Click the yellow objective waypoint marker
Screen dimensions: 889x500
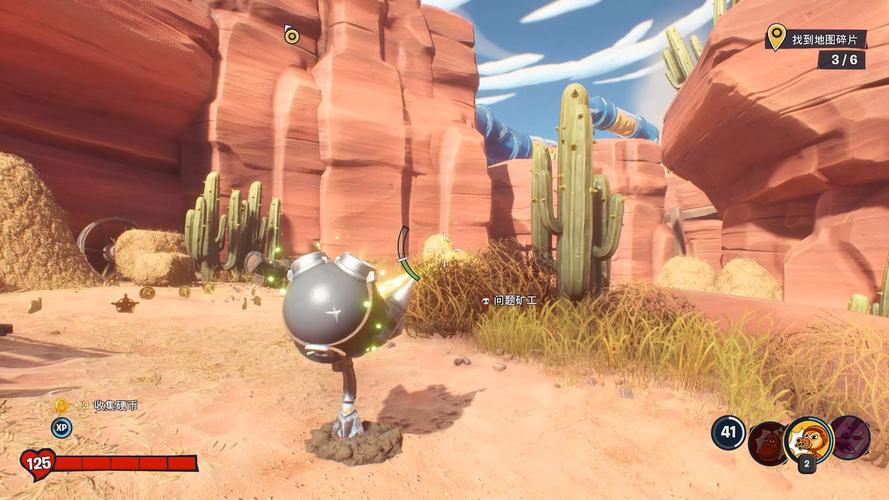291,36
